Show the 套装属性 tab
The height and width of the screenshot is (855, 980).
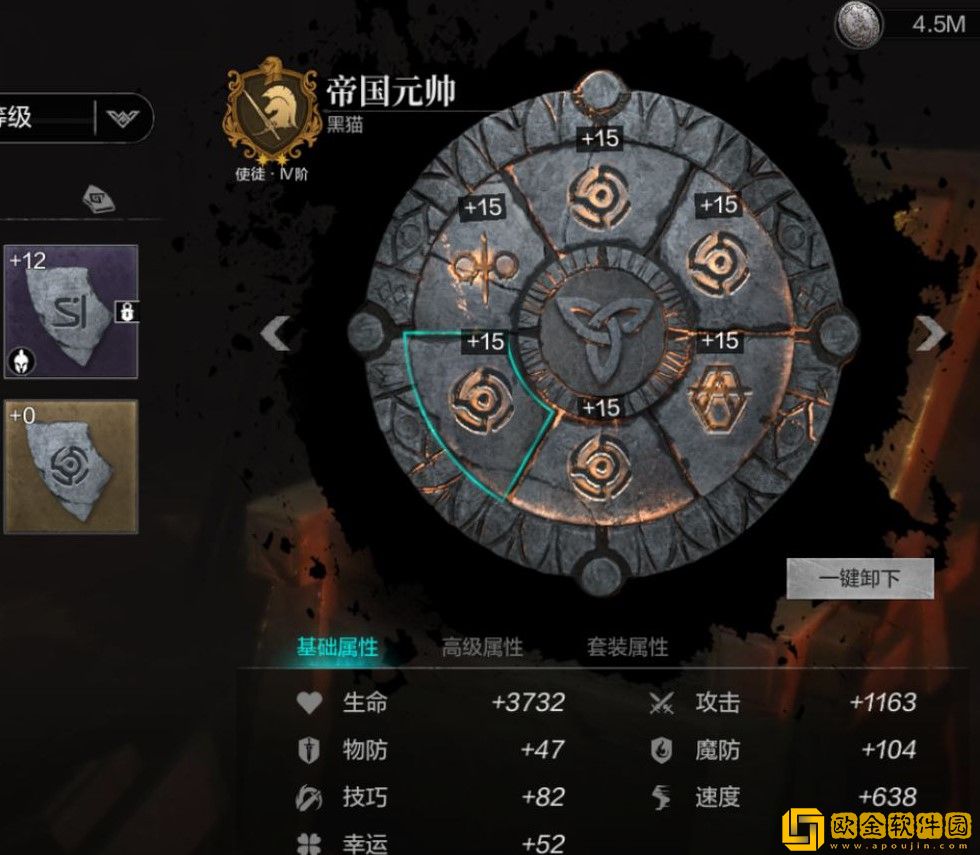(x=627, y=648)
